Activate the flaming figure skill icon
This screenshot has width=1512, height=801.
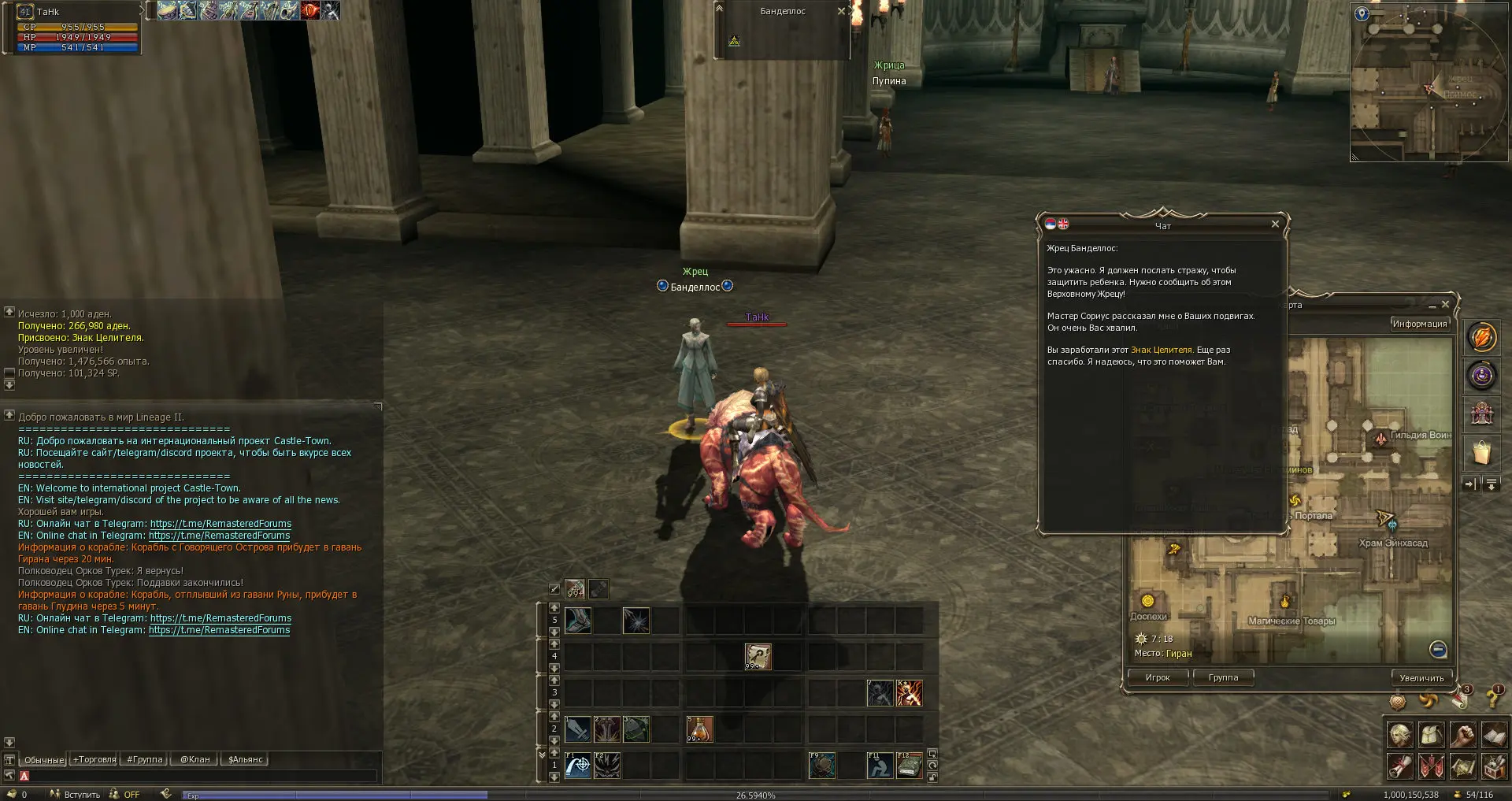coord(909,693)
